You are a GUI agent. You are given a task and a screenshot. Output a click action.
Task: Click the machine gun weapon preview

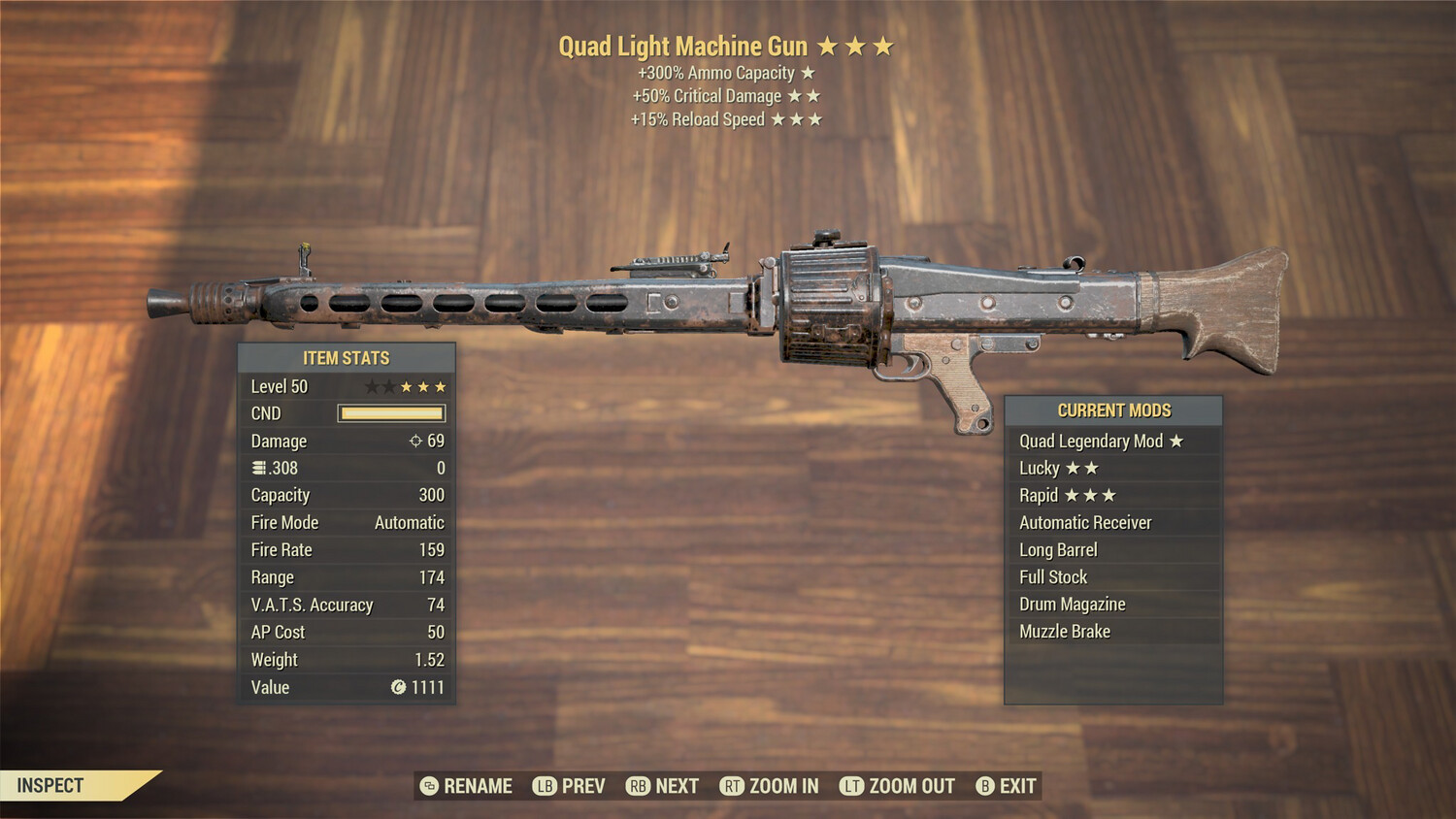pyautogui.click(x=728, y=291)
